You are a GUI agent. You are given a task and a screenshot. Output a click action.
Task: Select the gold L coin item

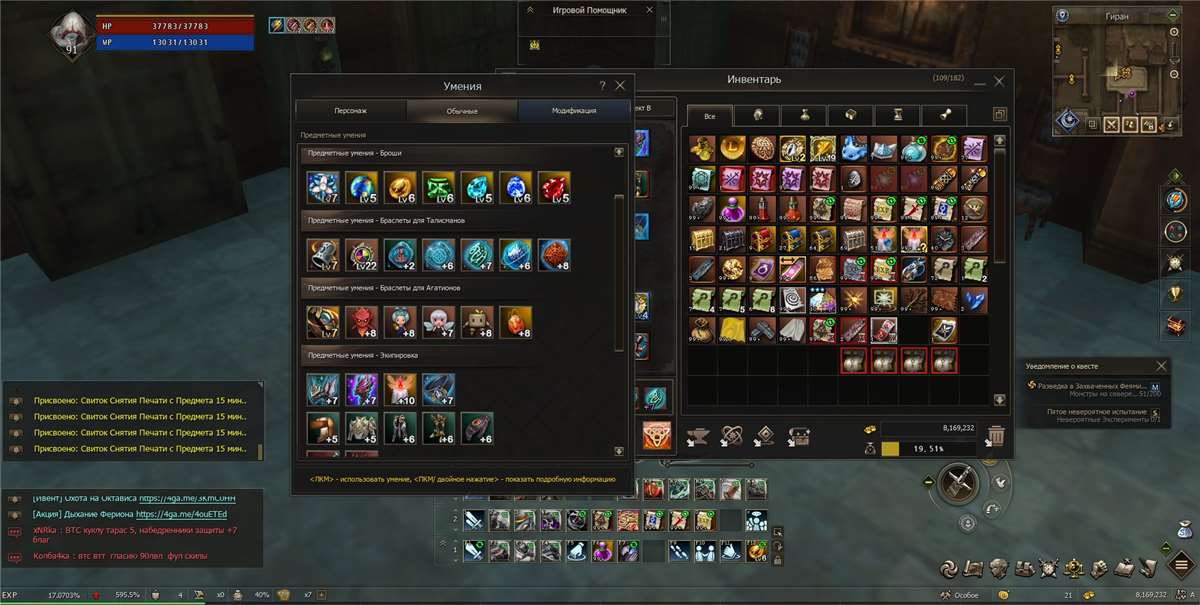click(x=734, y=148)
